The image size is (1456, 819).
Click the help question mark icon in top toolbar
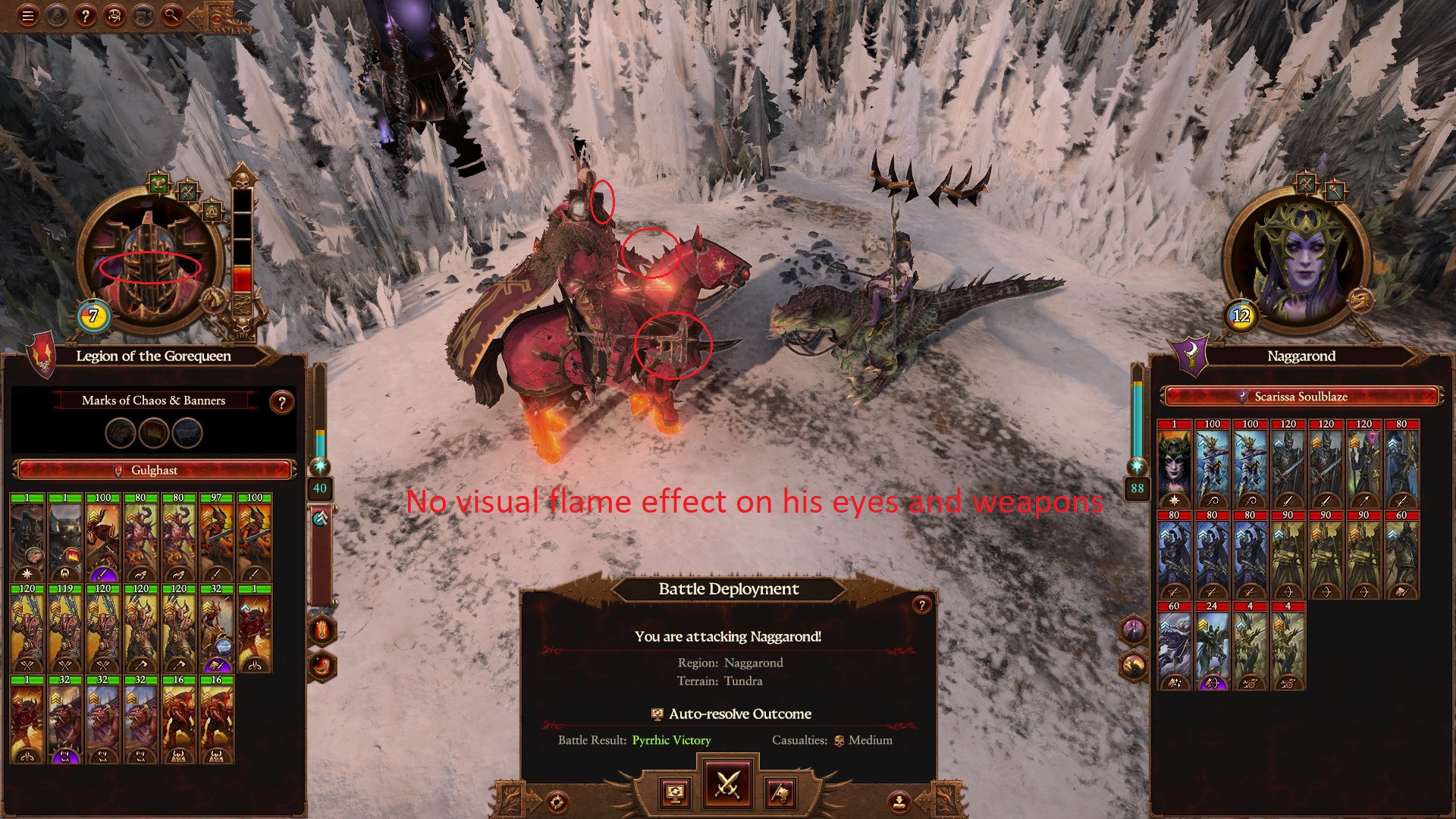[86, 16]
